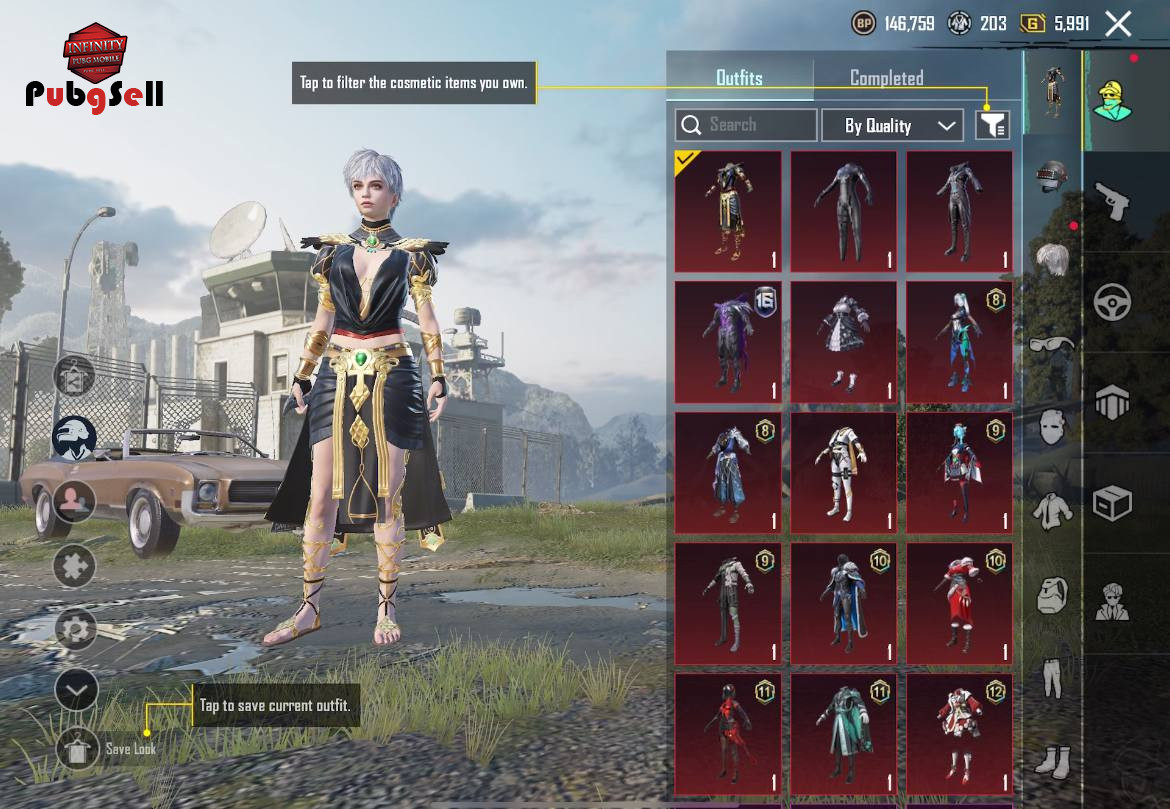1170x809 pixels.
Task: Select the Outfits tab
Action: [x=739, y=78]
